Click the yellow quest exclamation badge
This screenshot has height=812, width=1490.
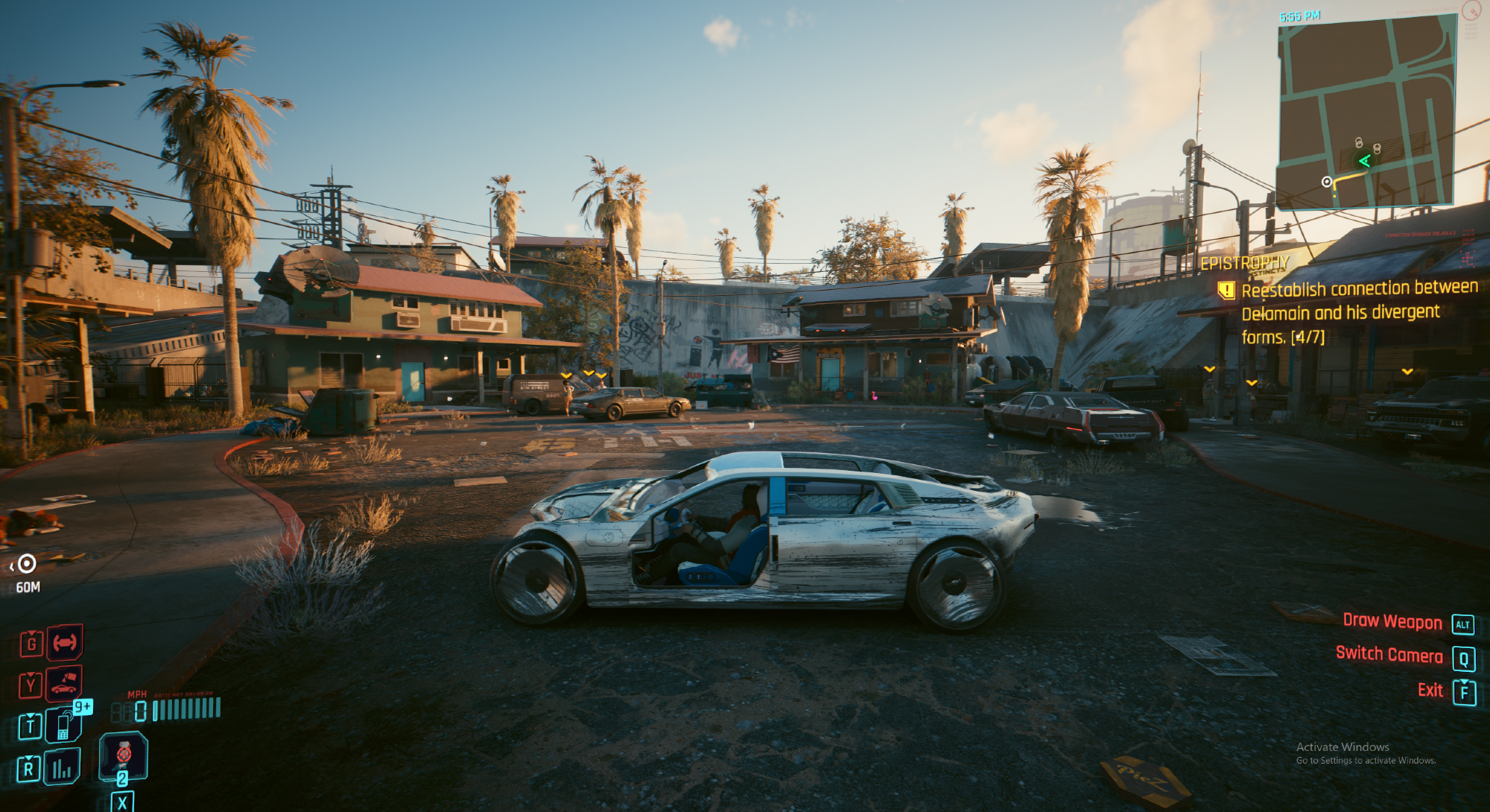click(x=1226, y=290)
